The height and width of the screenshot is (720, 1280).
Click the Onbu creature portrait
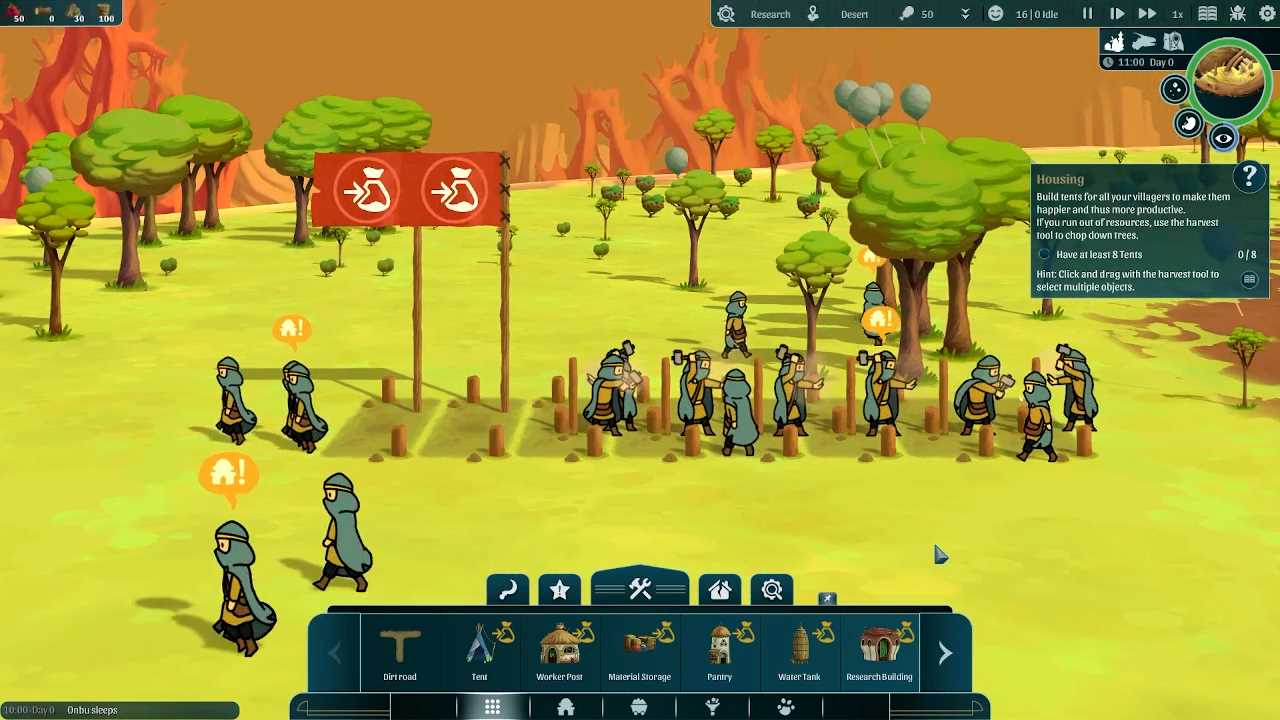[1229, 83]
